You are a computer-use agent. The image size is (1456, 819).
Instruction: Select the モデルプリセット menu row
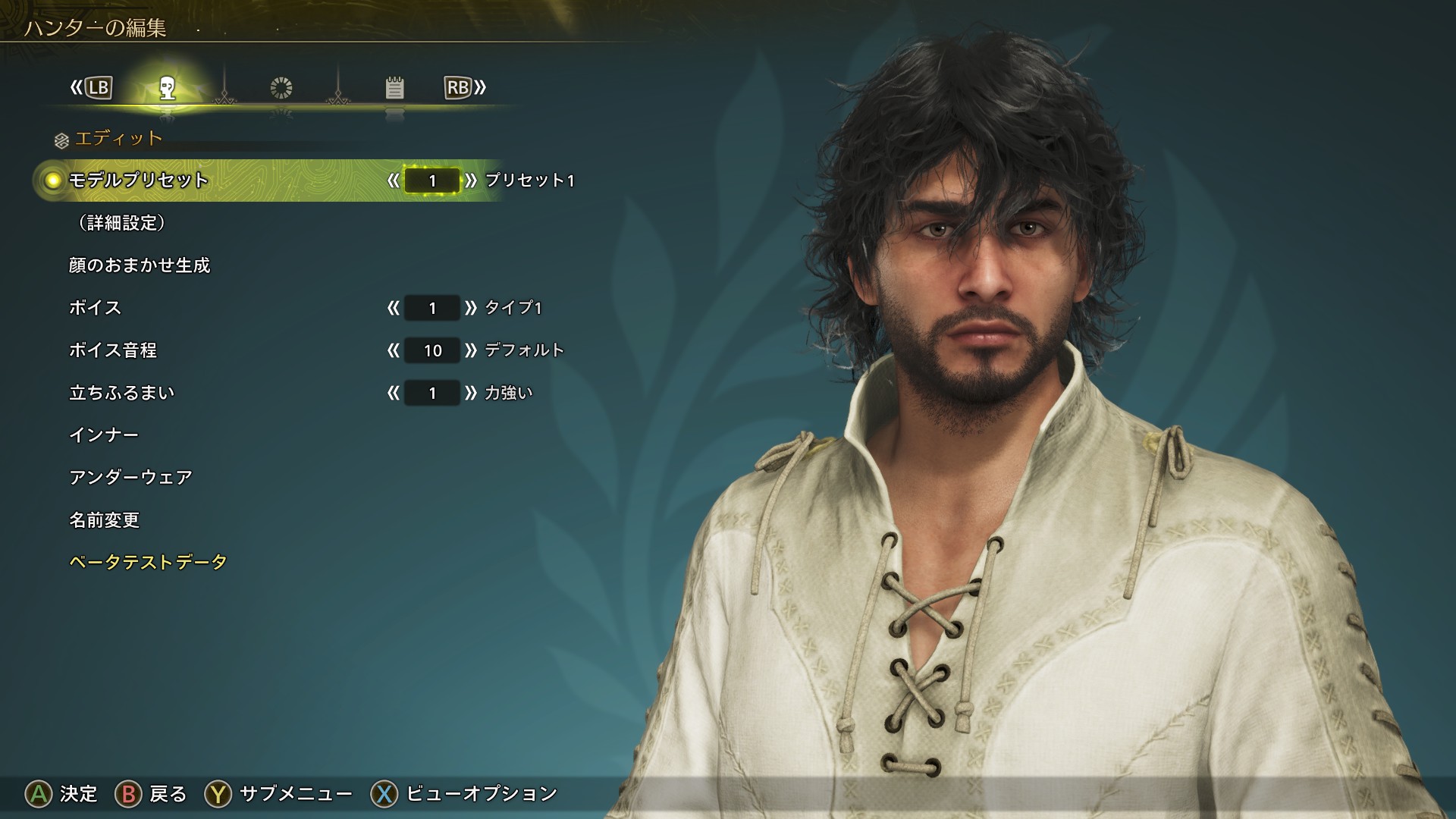[x=139, y=180]
